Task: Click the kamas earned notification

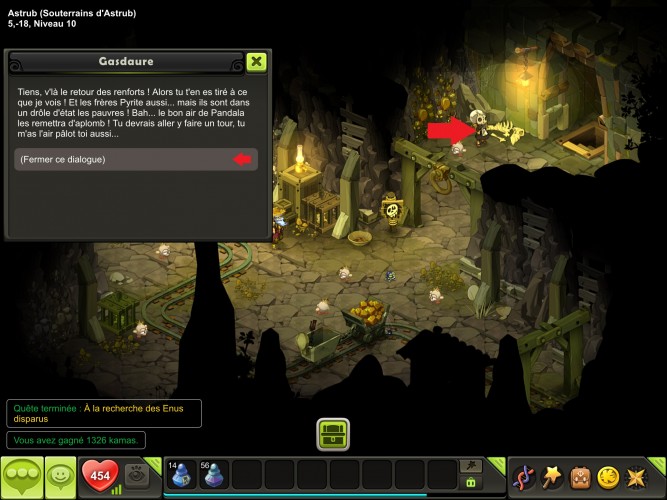Action: click(77, 440)
